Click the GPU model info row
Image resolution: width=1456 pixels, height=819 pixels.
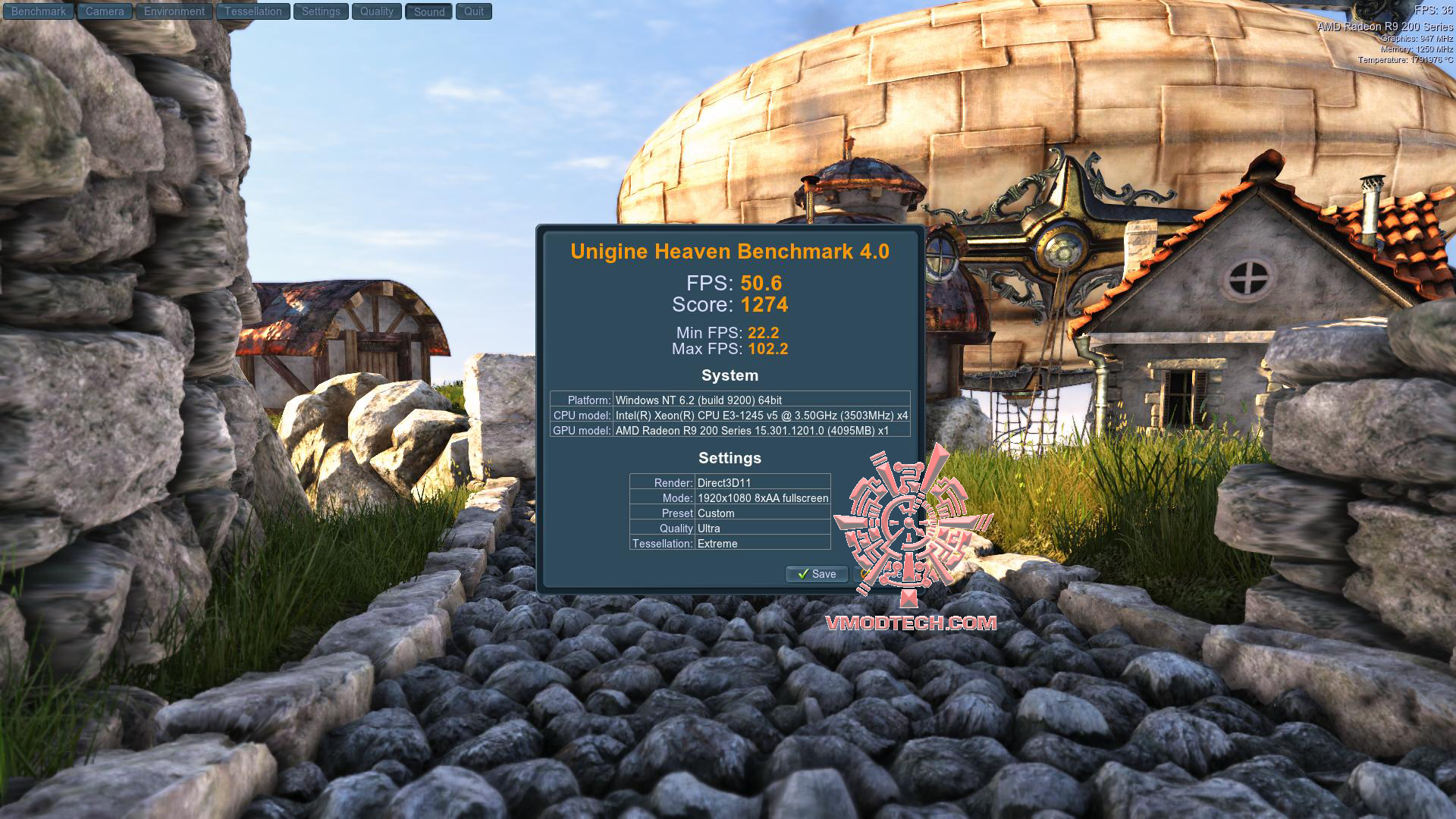730,431
